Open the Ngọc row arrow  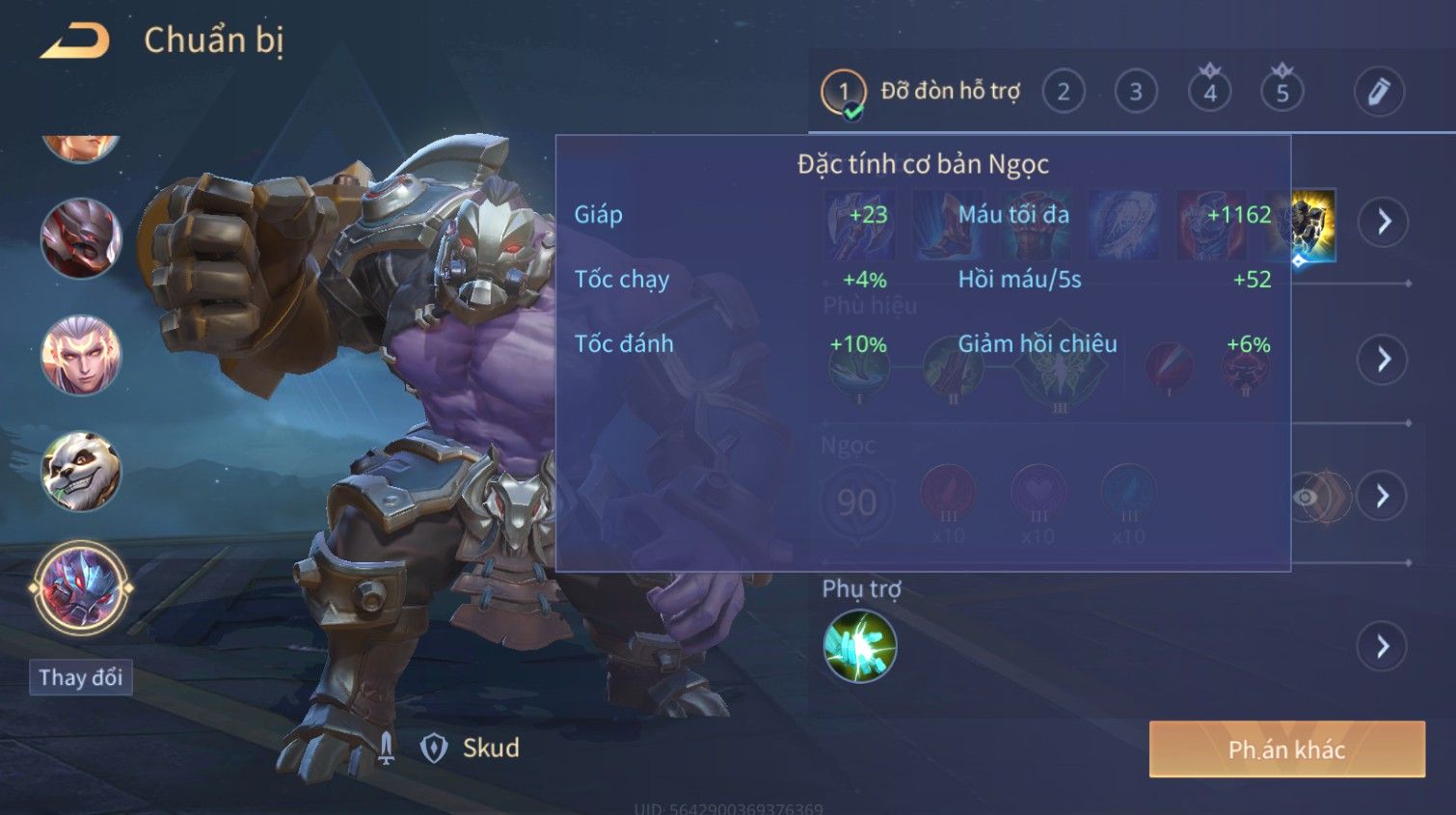pos(1382,497)
